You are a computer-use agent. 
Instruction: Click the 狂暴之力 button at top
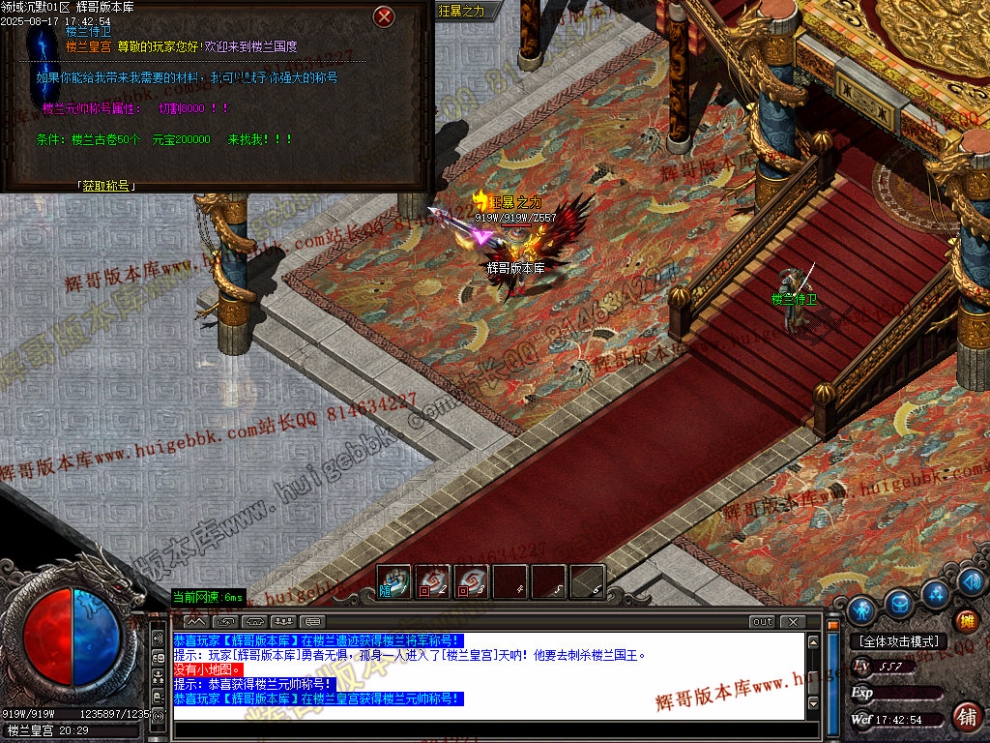pyautogui.click(x=462, y=11)
